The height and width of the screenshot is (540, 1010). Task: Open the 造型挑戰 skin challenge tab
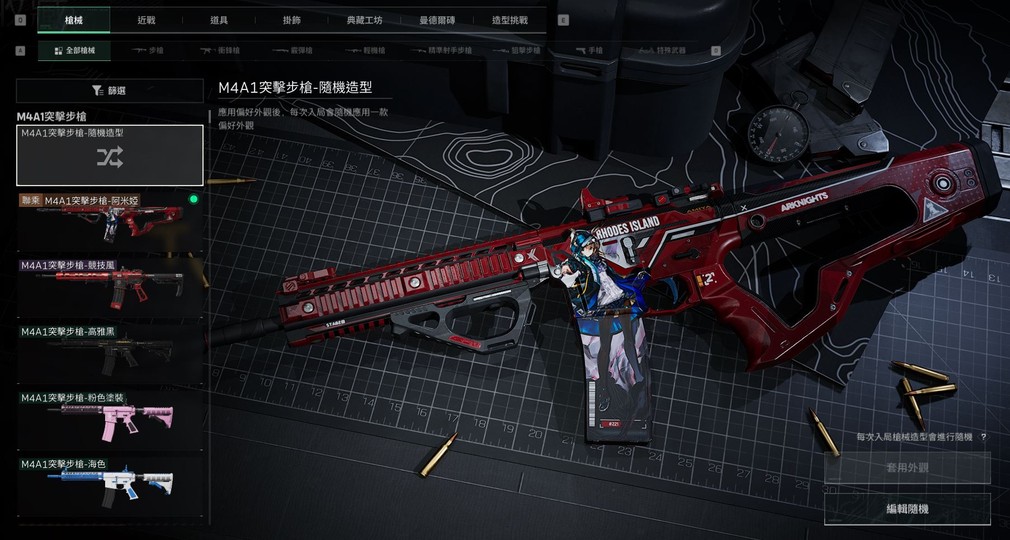coord(509,19)
